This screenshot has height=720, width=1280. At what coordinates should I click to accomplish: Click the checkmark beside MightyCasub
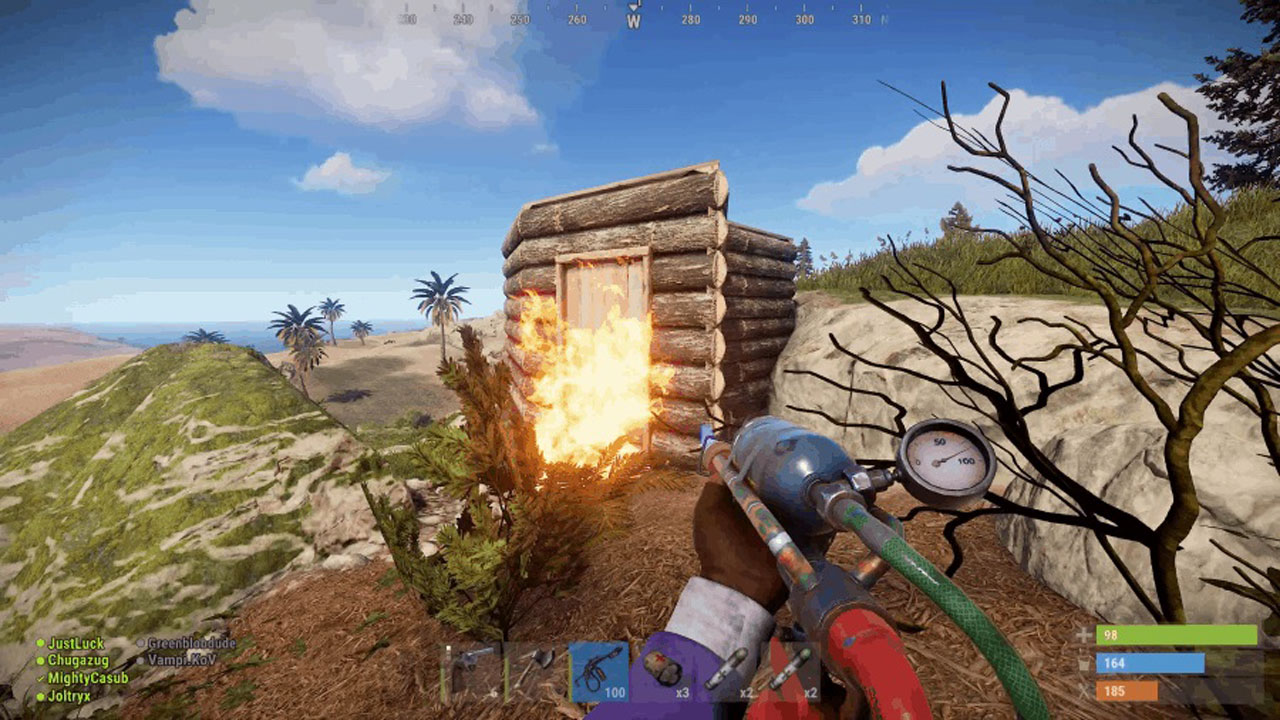coord(40,678)
